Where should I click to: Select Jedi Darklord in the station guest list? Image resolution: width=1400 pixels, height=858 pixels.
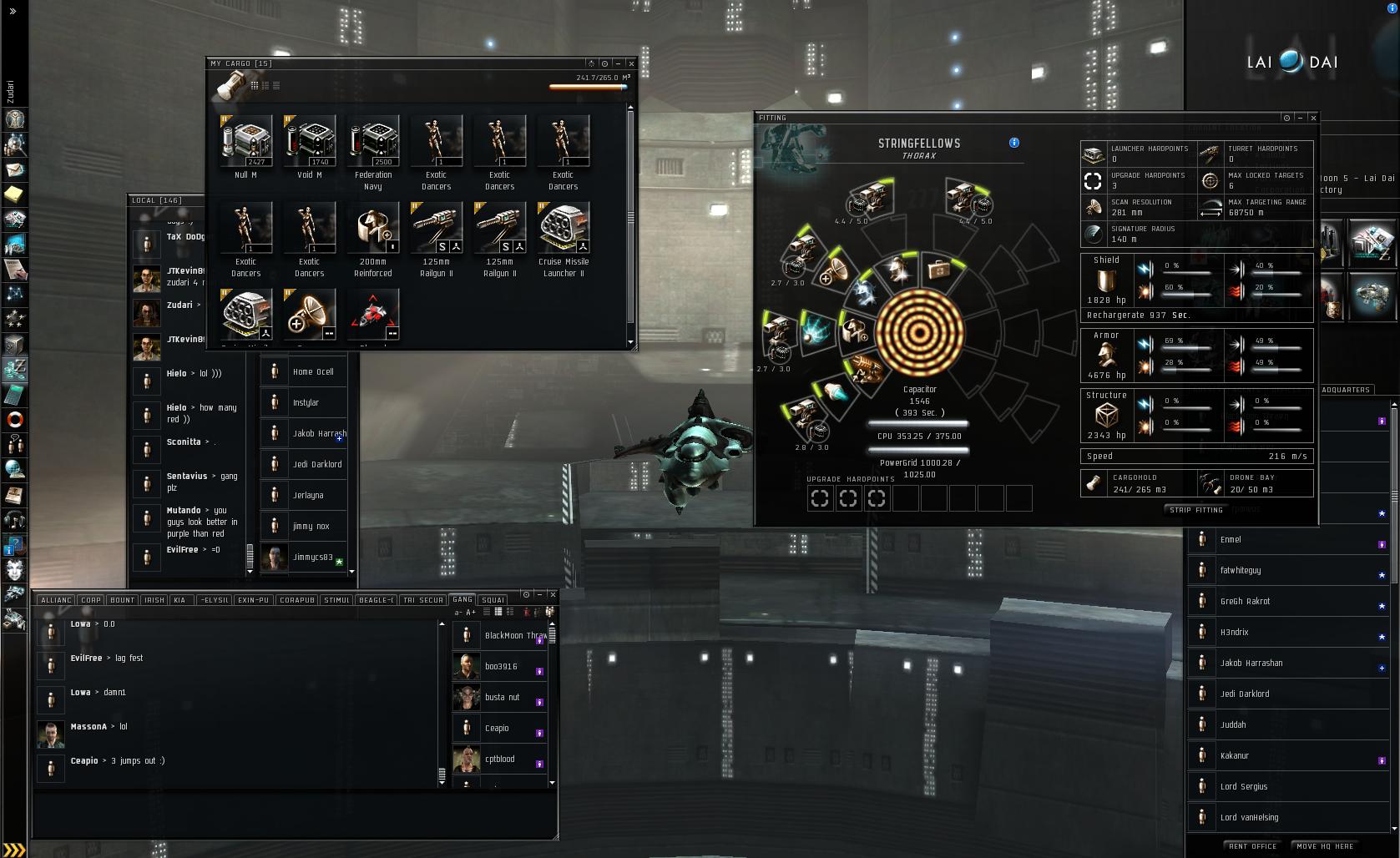pyautogui.click(x=1245, y=694)
